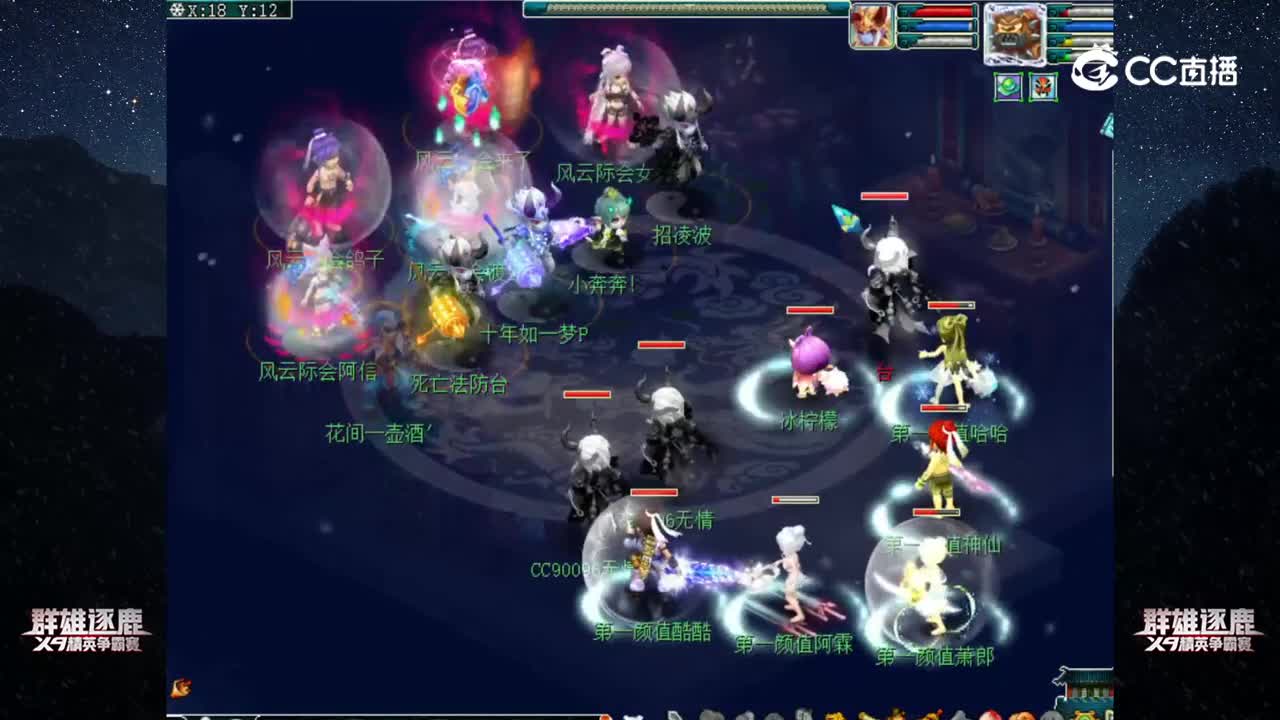Click the red opera mask icon
The width and height of the screenshot is (1280, 720).
[x=1043, y=88]
